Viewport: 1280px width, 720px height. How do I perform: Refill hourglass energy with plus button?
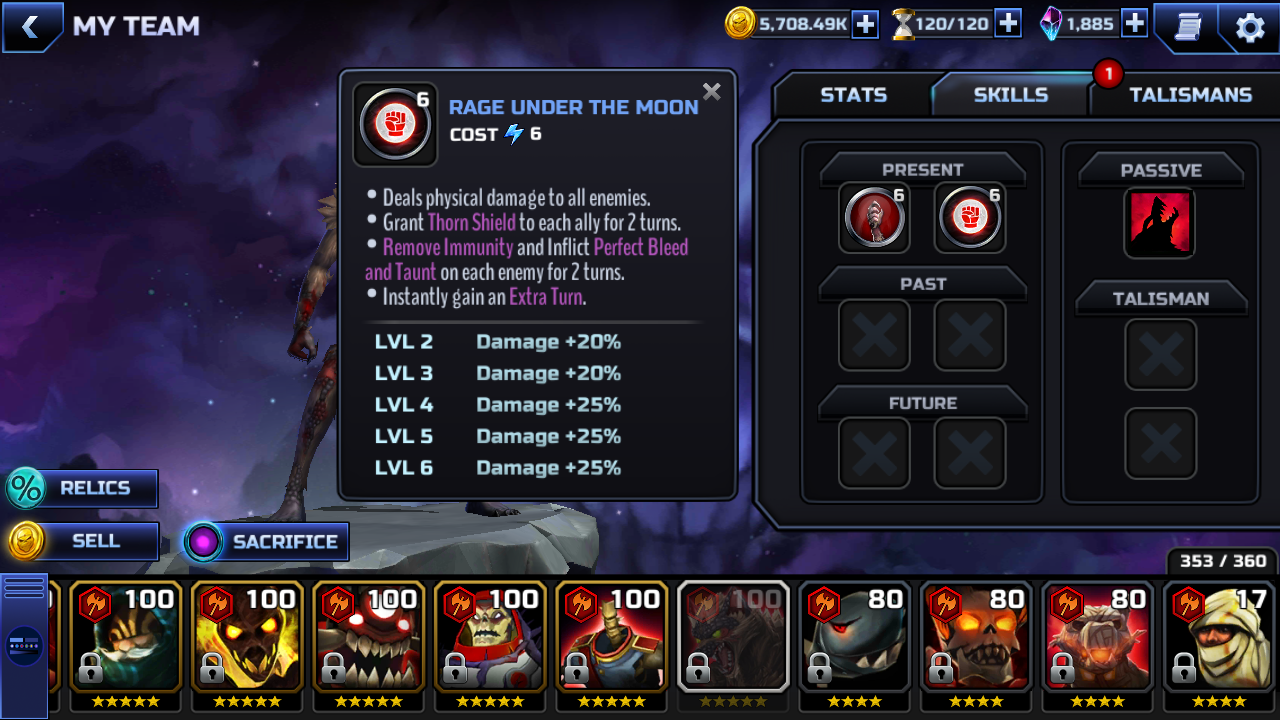point(1008,24)
